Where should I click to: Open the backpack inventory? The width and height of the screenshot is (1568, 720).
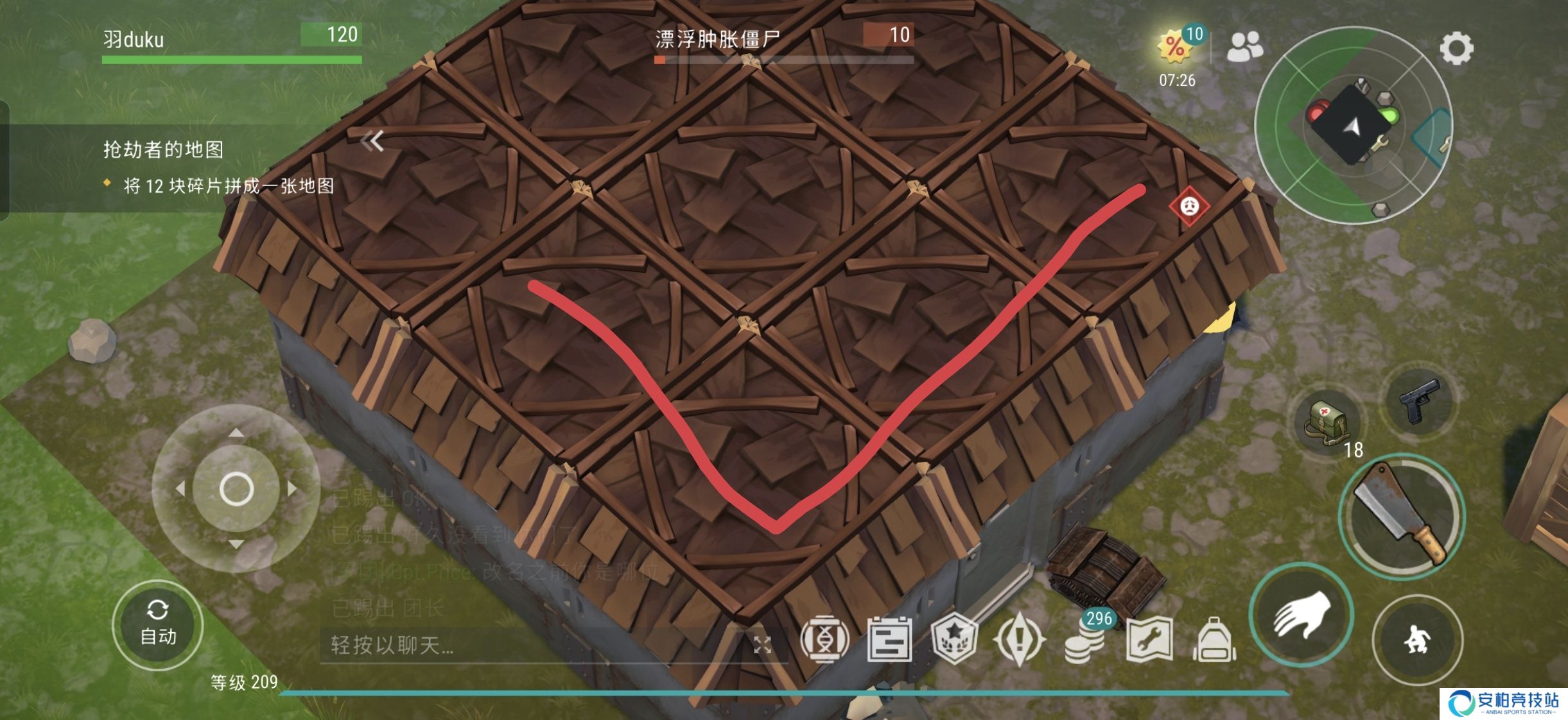(x=1214, y=639)
